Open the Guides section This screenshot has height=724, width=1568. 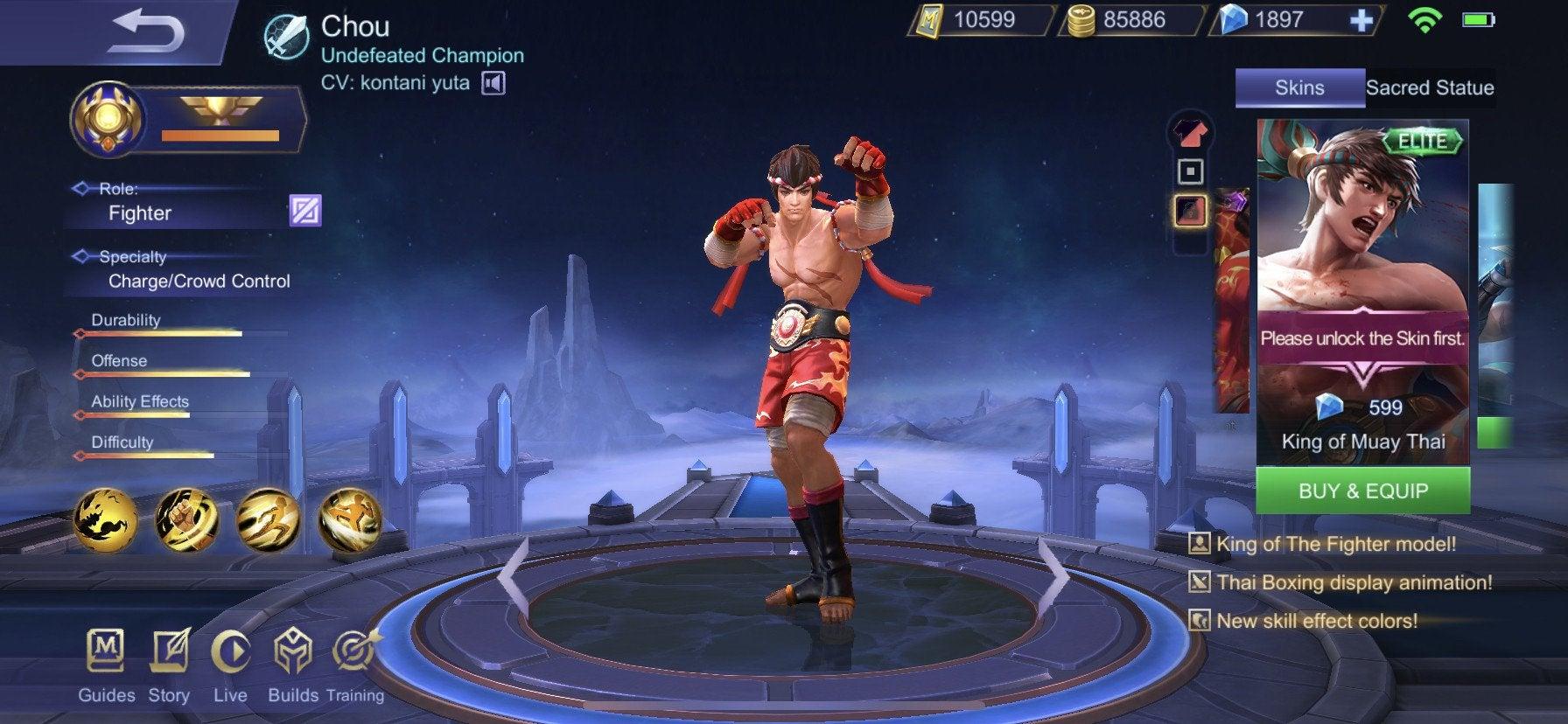(105, 651)
